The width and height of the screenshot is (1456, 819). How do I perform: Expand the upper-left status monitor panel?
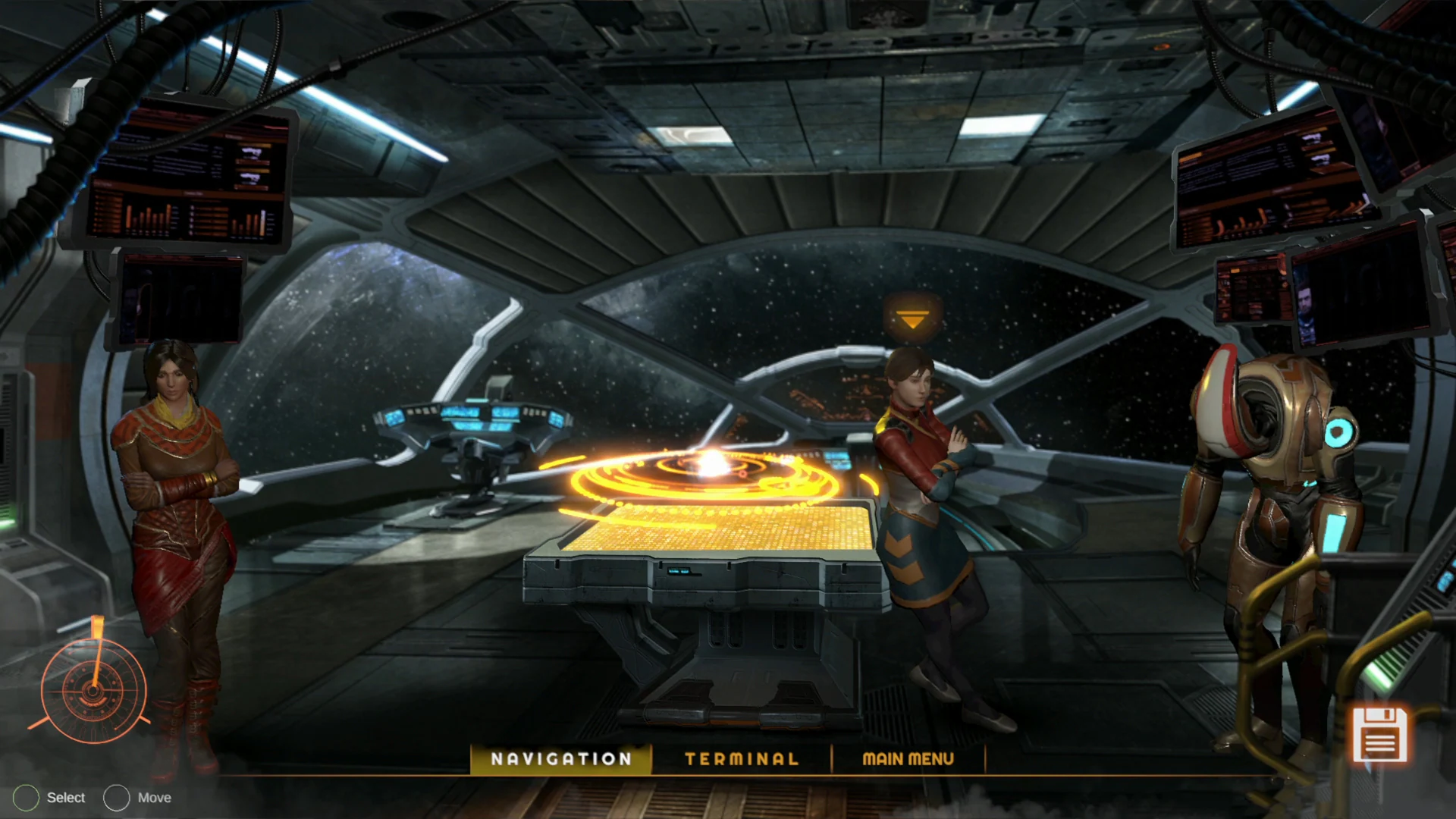point(186,174)
